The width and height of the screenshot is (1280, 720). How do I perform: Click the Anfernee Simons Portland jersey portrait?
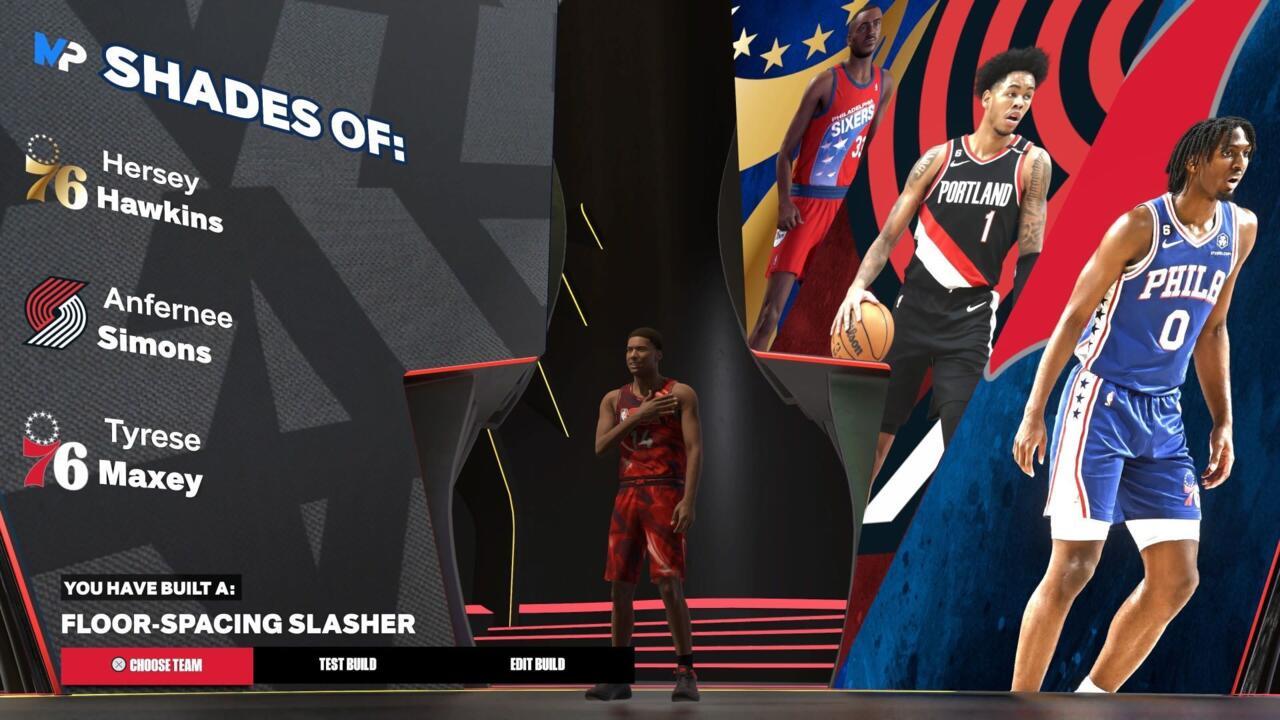click(975, 250)
